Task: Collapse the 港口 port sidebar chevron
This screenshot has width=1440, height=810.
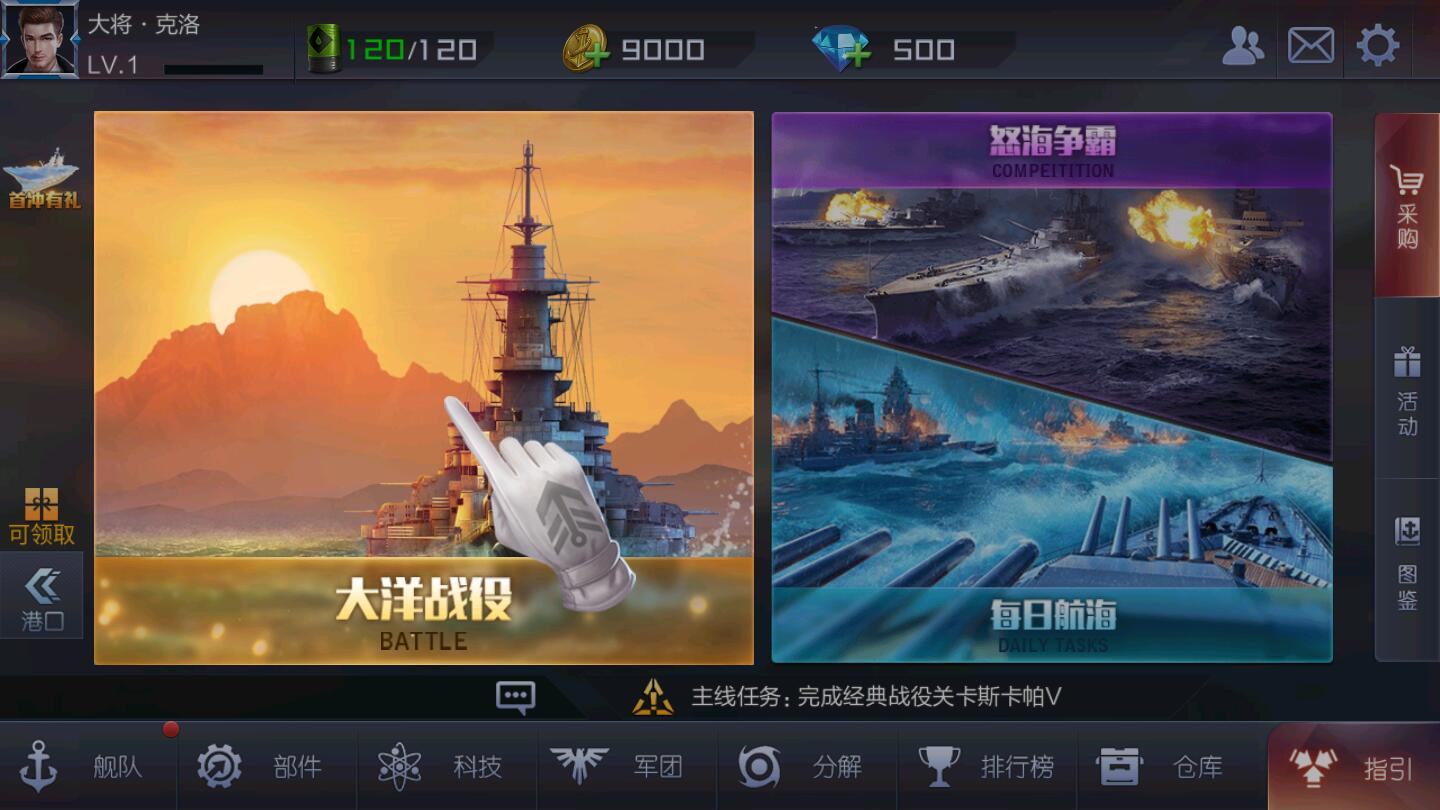Action: pyautogui.click(x=41, y=595)
